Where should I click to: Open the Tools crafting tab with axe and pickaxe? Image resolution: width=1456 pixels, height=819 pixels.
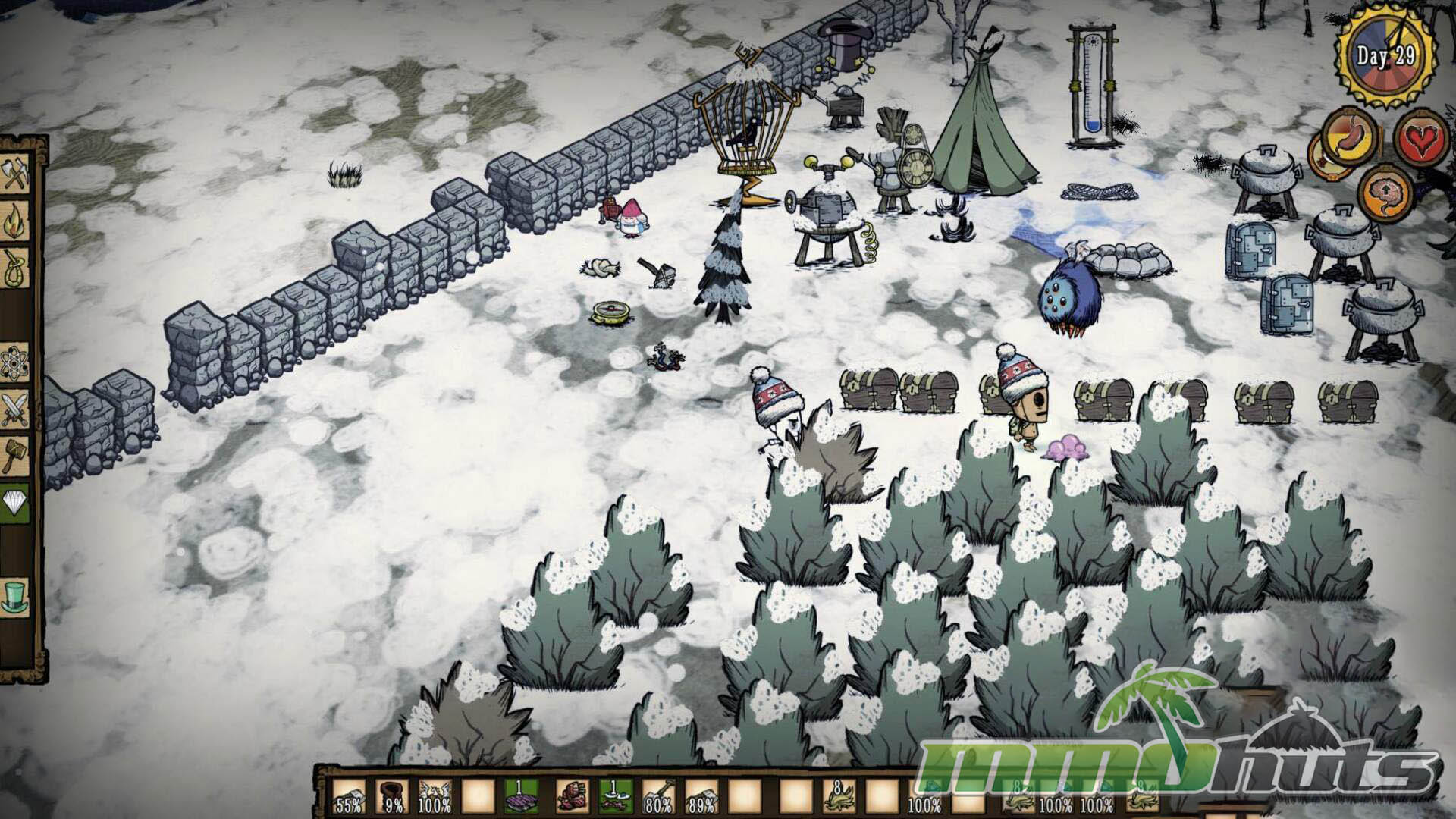pyautogui.click(x=16, y=176)
